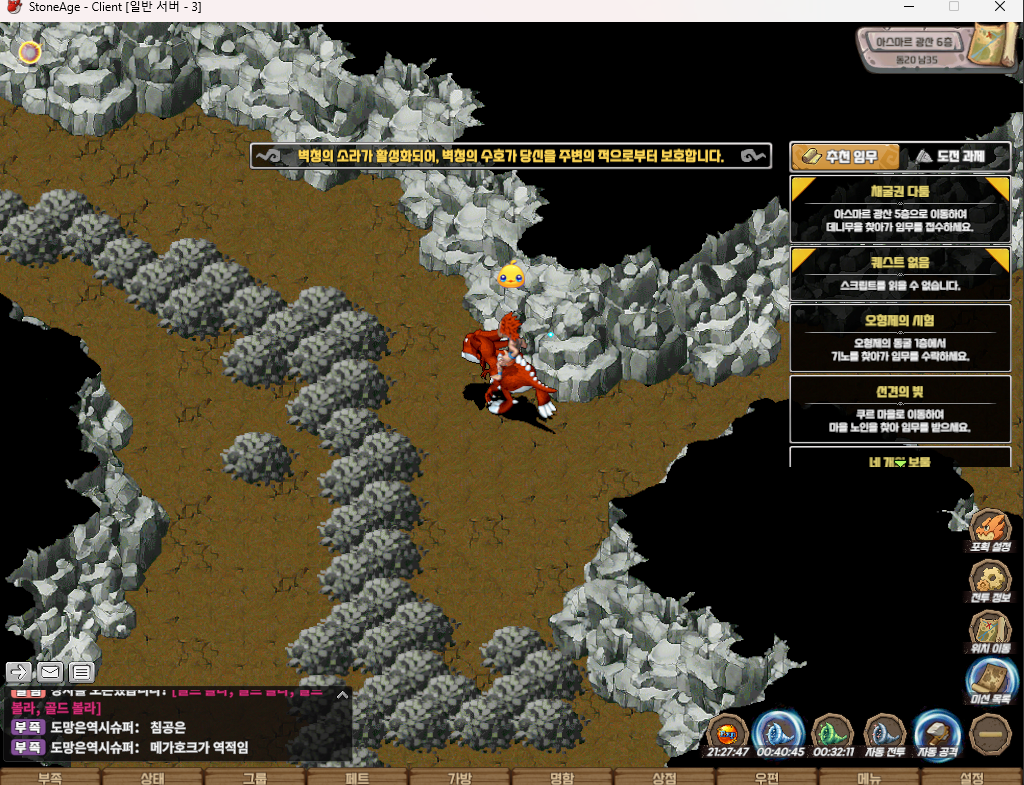1024x785 pixels.
Task: Open the 상태 (status) menu
Action: [x=153, y=777]
